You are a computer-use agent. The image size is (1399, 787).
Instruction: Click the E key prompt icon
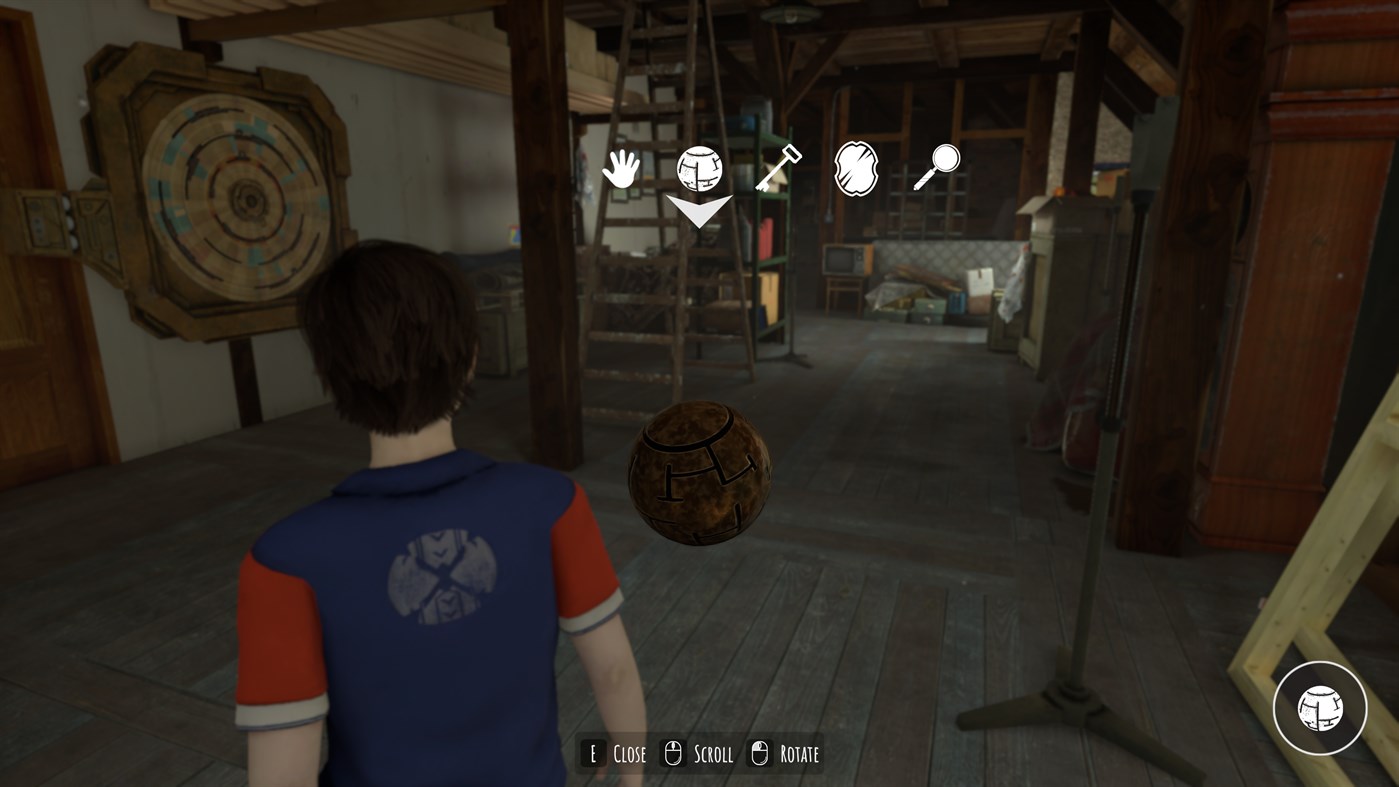[x=592, y=752]
